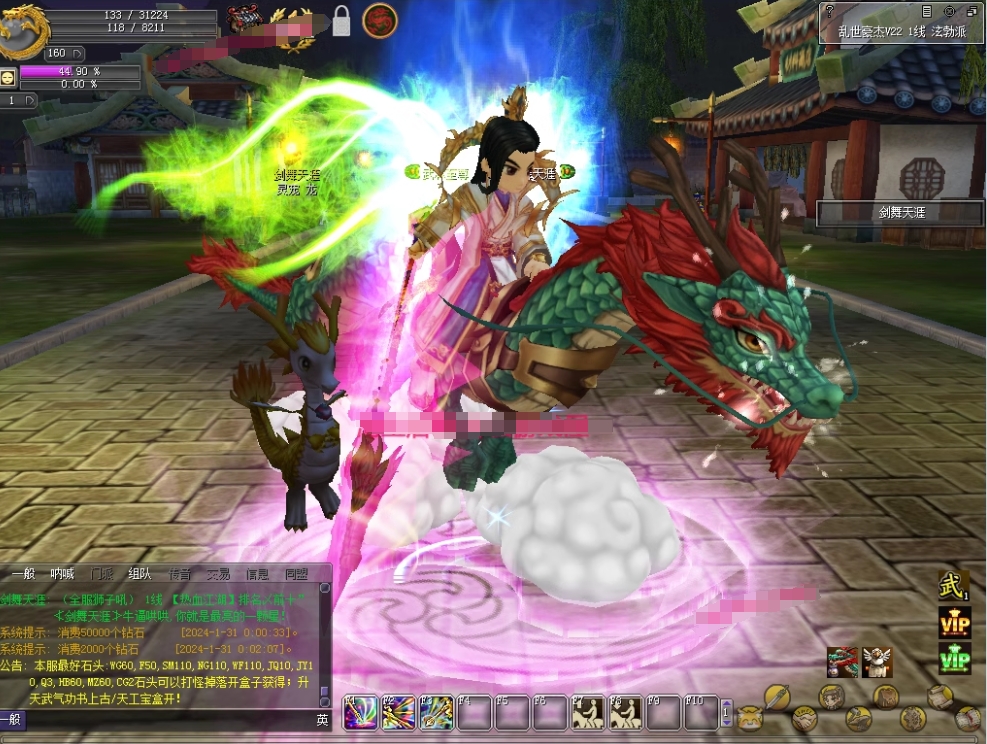The height and width of the screenshot is (744, 987).
Task: Use the F2 skill in the hotbar
Action: tap(398, 712)
